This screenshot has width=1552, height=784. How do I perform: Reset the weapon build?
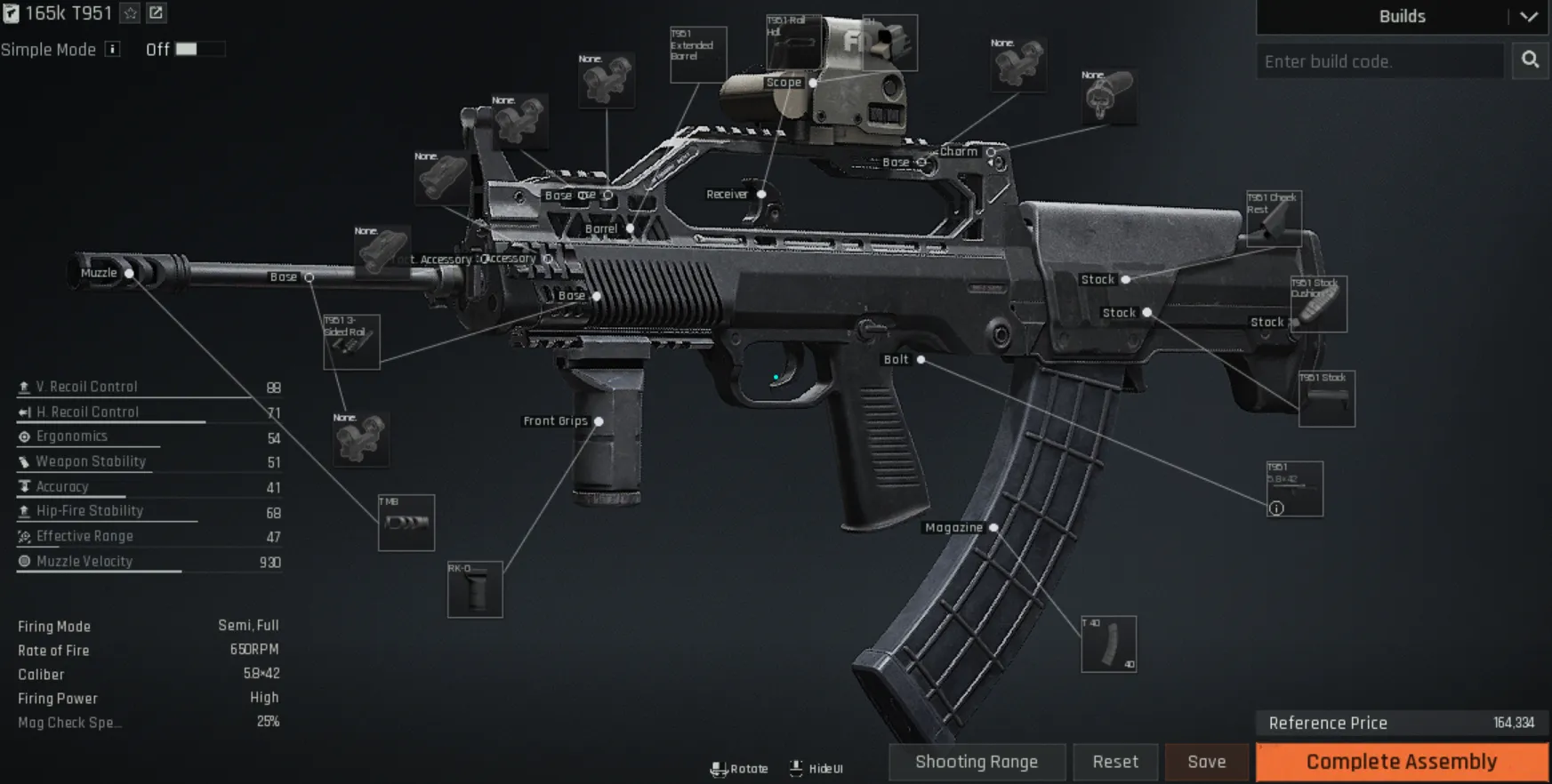point(1114,762)
